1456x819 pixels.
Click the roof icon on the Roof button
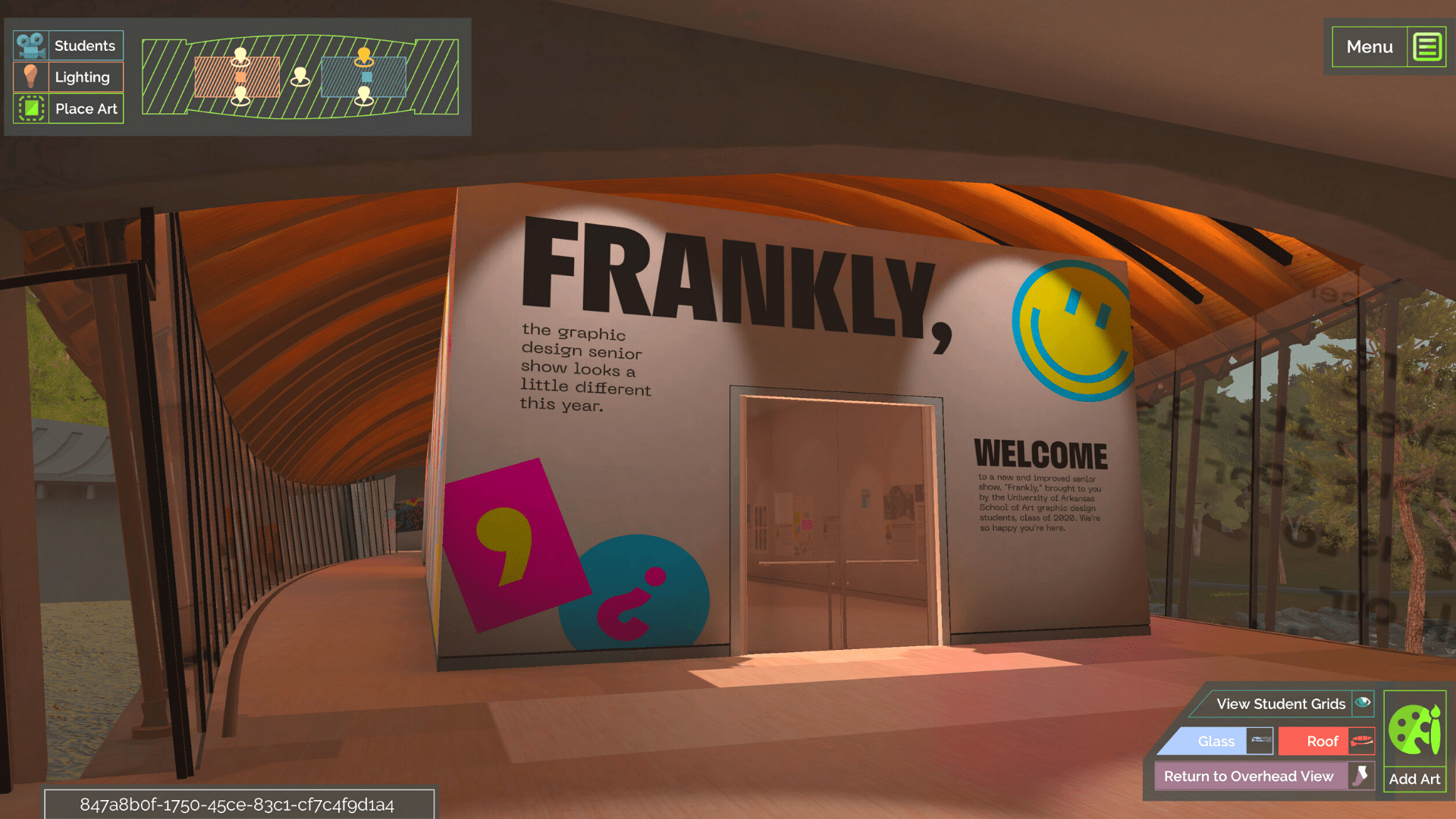[1361, 741]
